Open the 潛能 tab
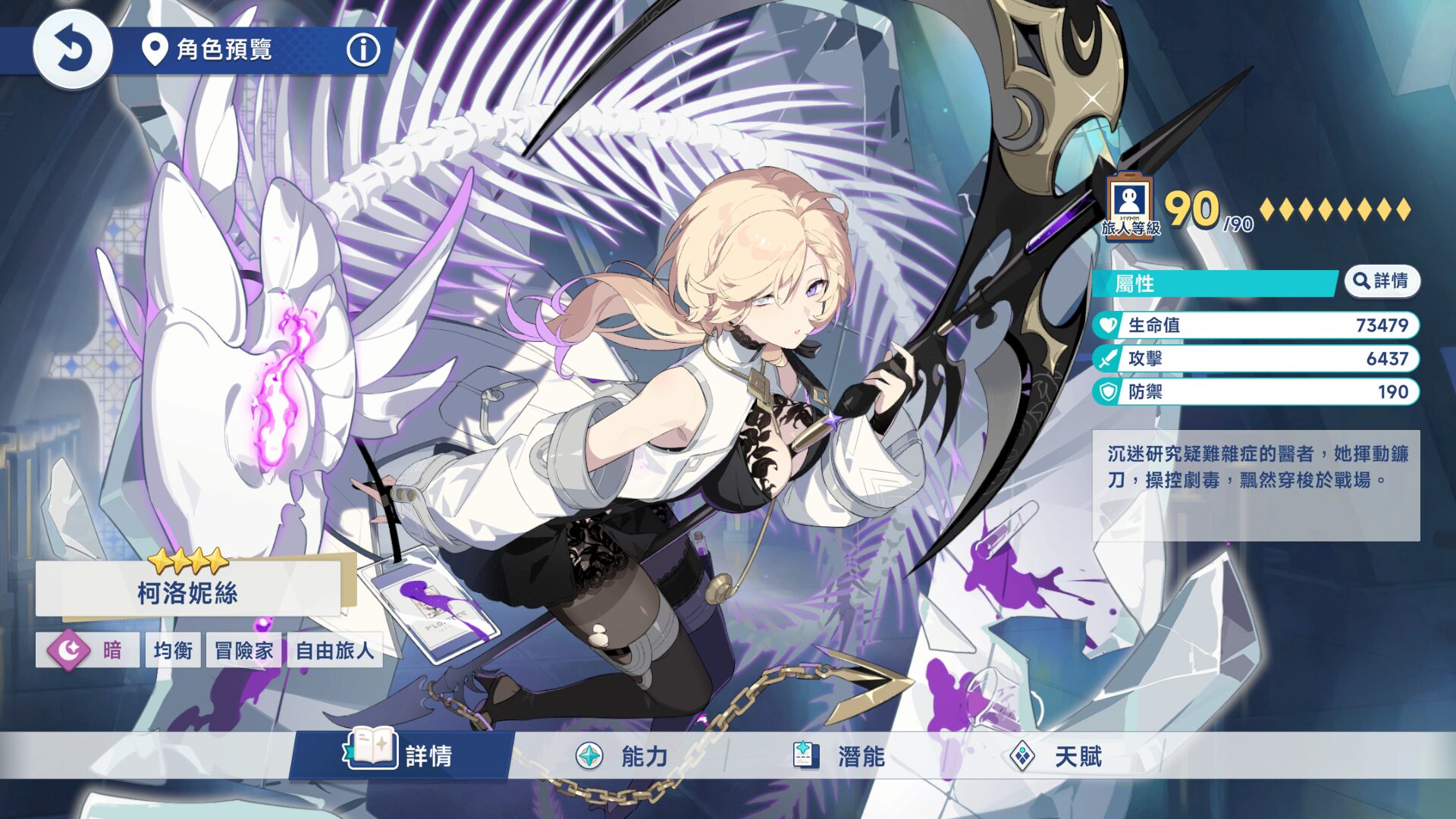1456x819 pixels. [x=839, y=755]
